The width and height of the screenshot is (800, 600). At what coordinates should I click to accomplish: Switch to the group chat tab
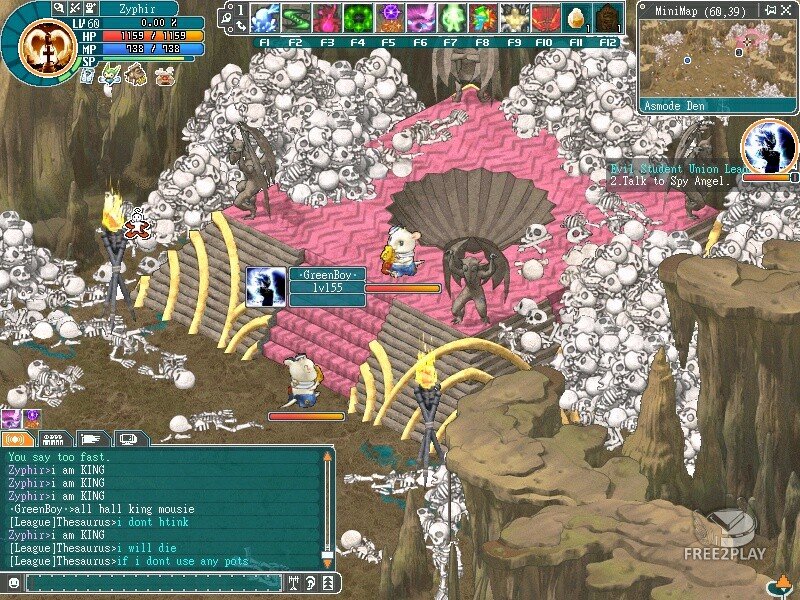[x=55, y=438]
